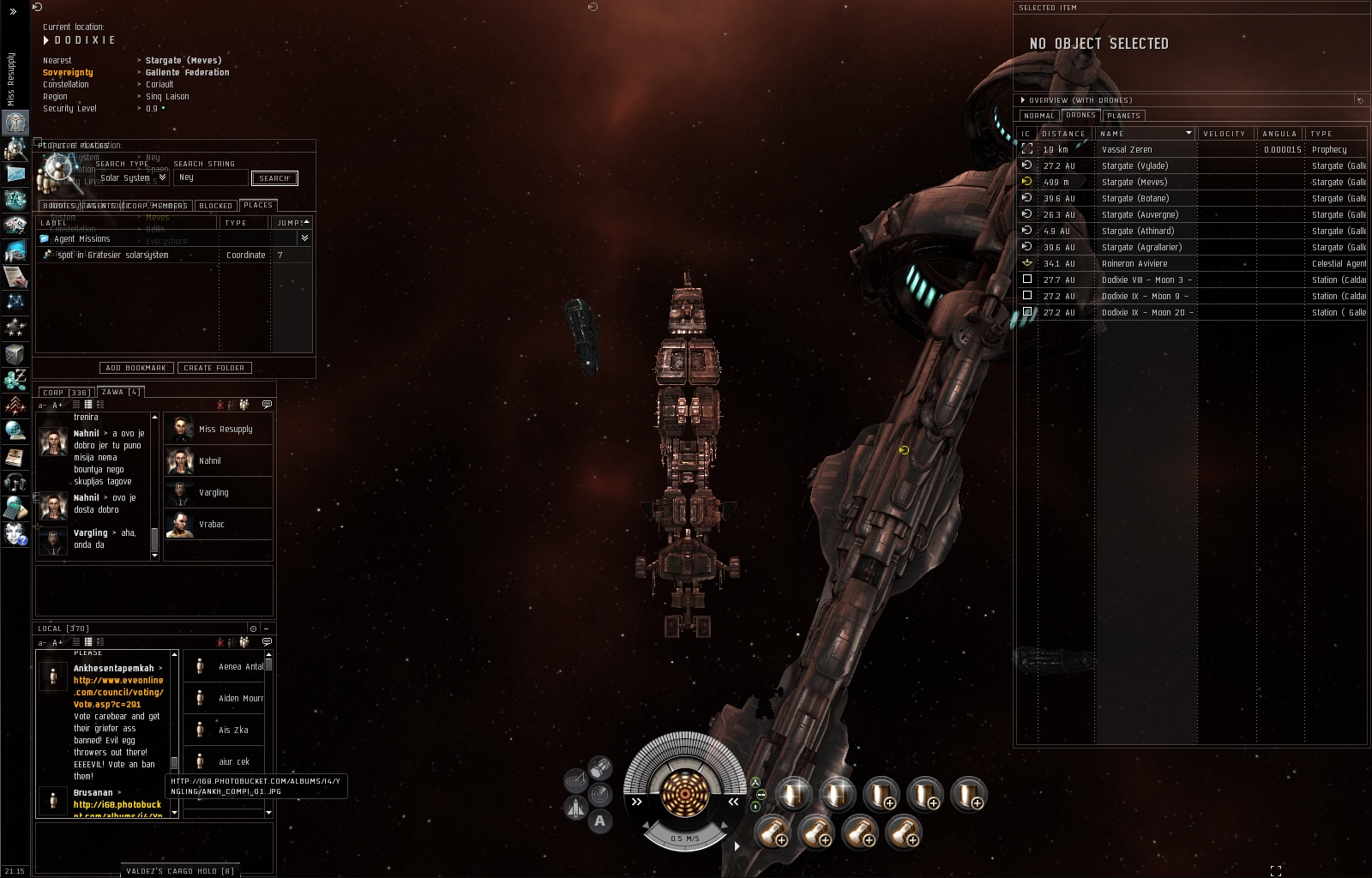Select Vargling in the chat member list

(x=214, y=493)
